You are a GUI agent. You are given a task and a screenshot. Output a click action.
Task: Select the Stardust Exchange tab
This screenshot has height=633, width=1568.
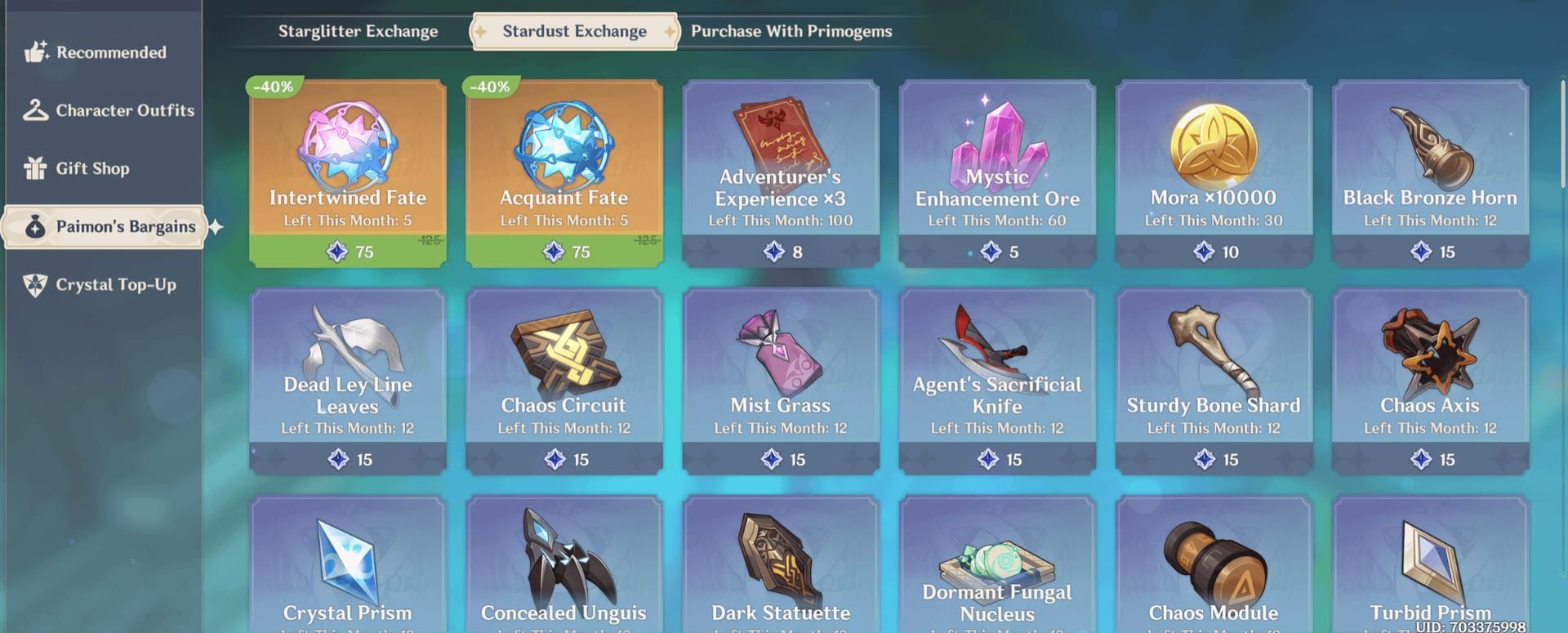(574, 32)
